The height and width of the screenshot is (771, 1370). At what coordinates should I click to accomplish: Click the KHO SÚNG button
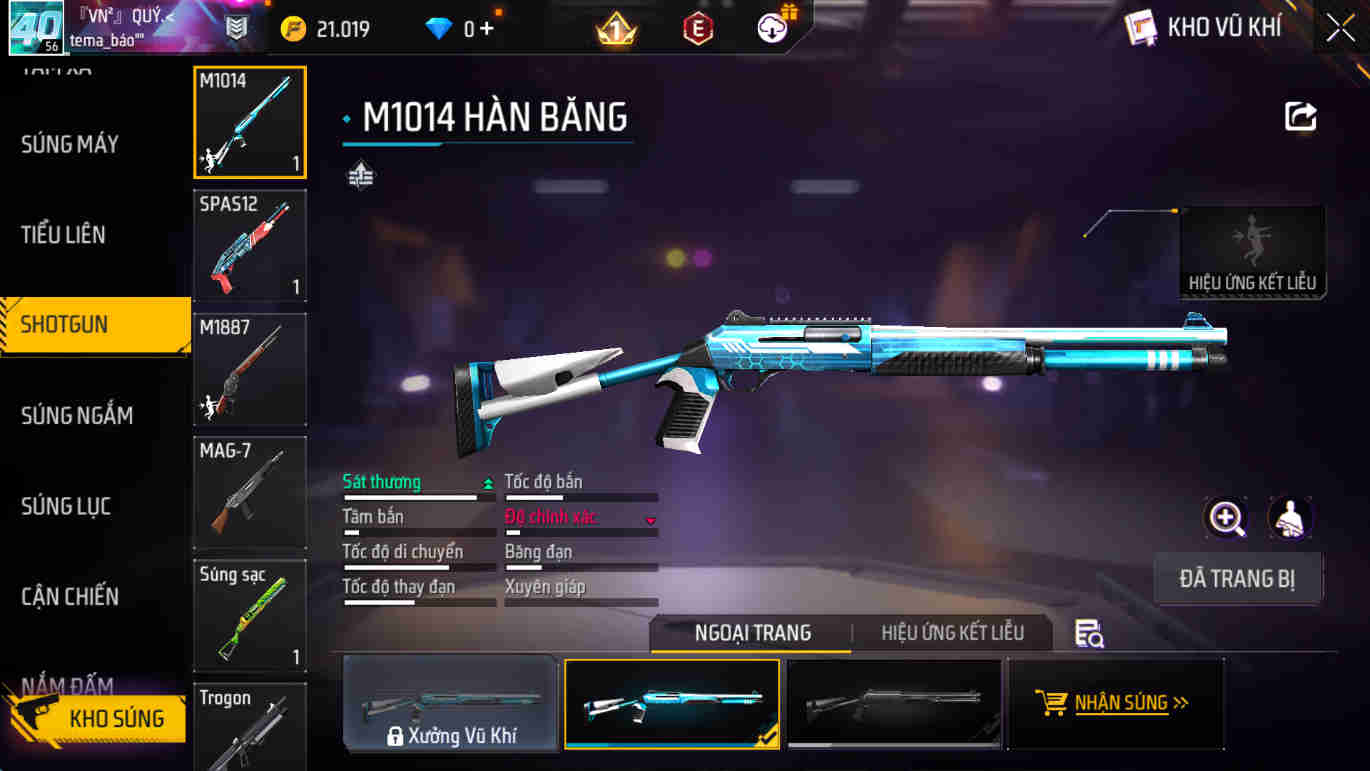coord(100,718)
